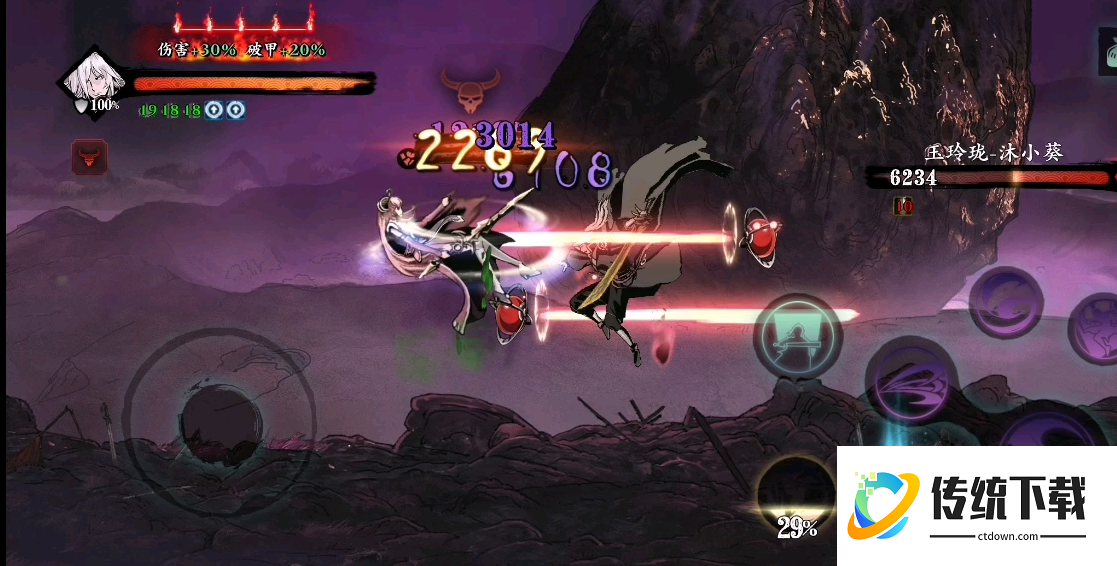1117x566 pixels.
Task: Tap the red bull-skull icon
Action: [90, 157]
